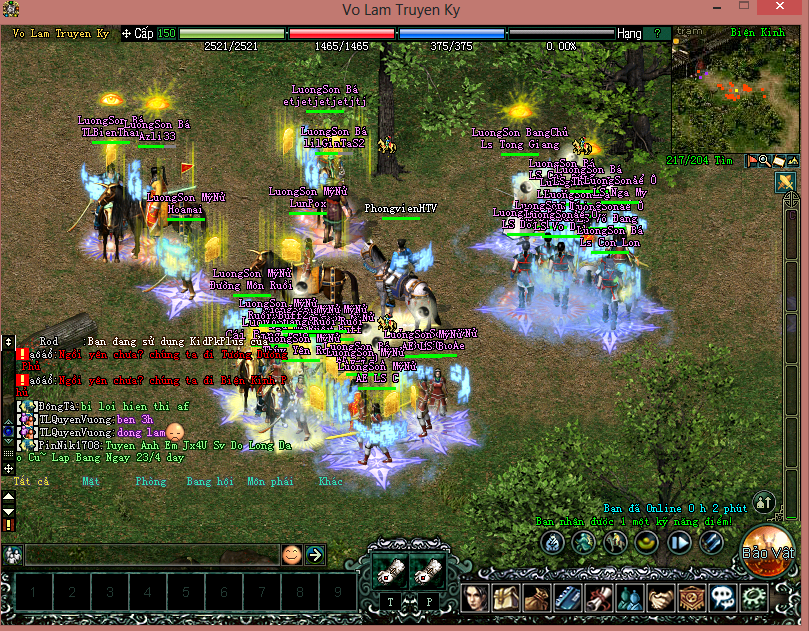Open the smiley emoticon picker

click(x=291, y=554)
